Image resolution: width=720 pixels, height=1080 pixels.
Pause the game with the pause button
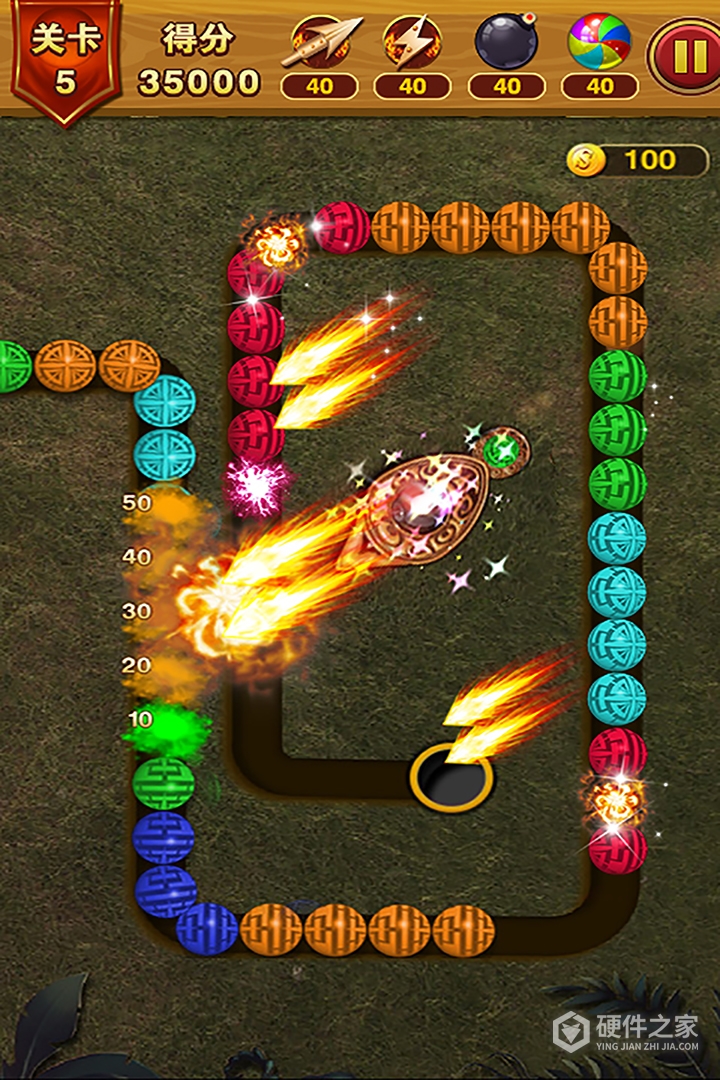pos(686,57)
